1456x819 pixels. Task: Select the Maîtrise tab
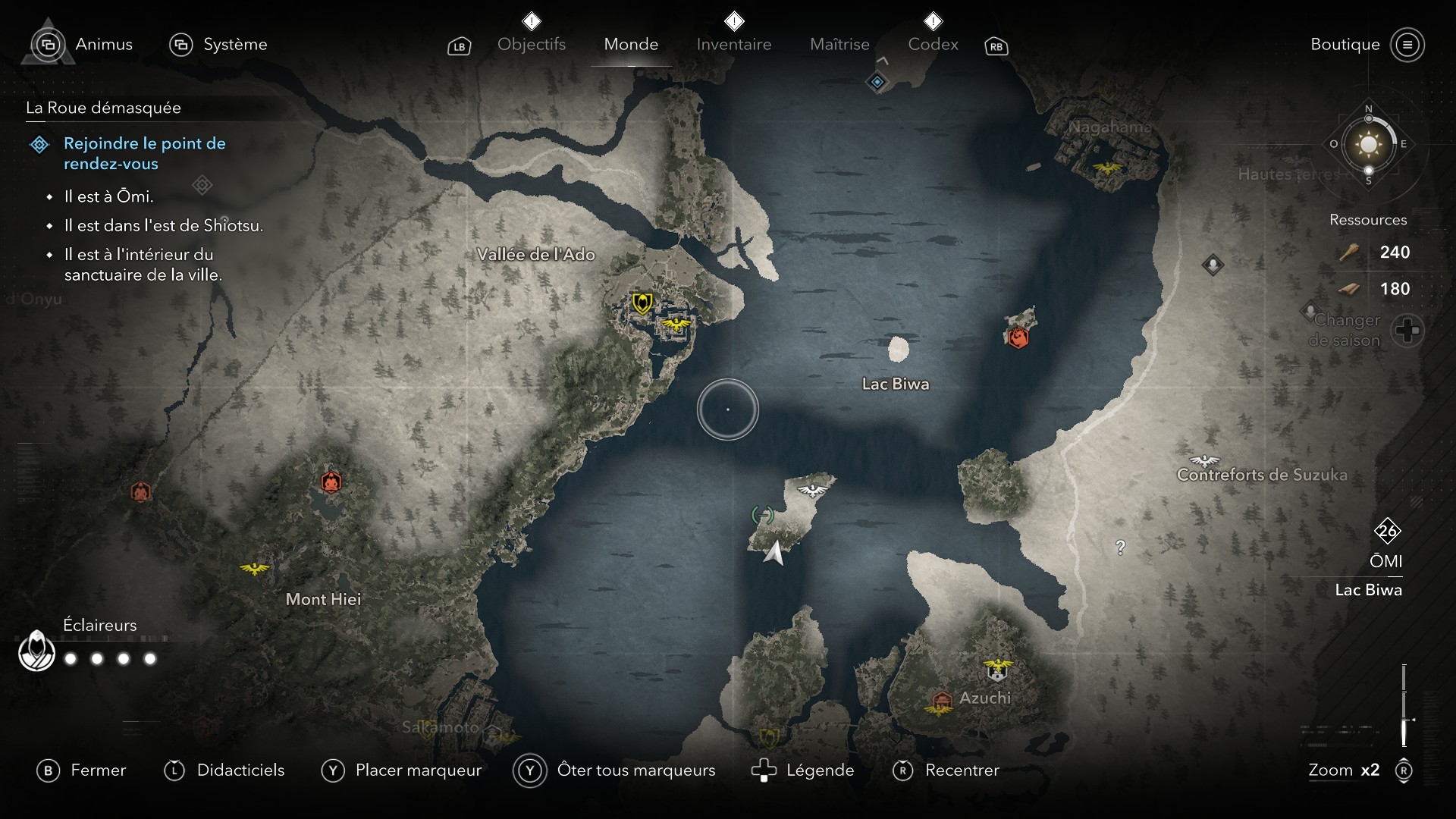point(839,44)
